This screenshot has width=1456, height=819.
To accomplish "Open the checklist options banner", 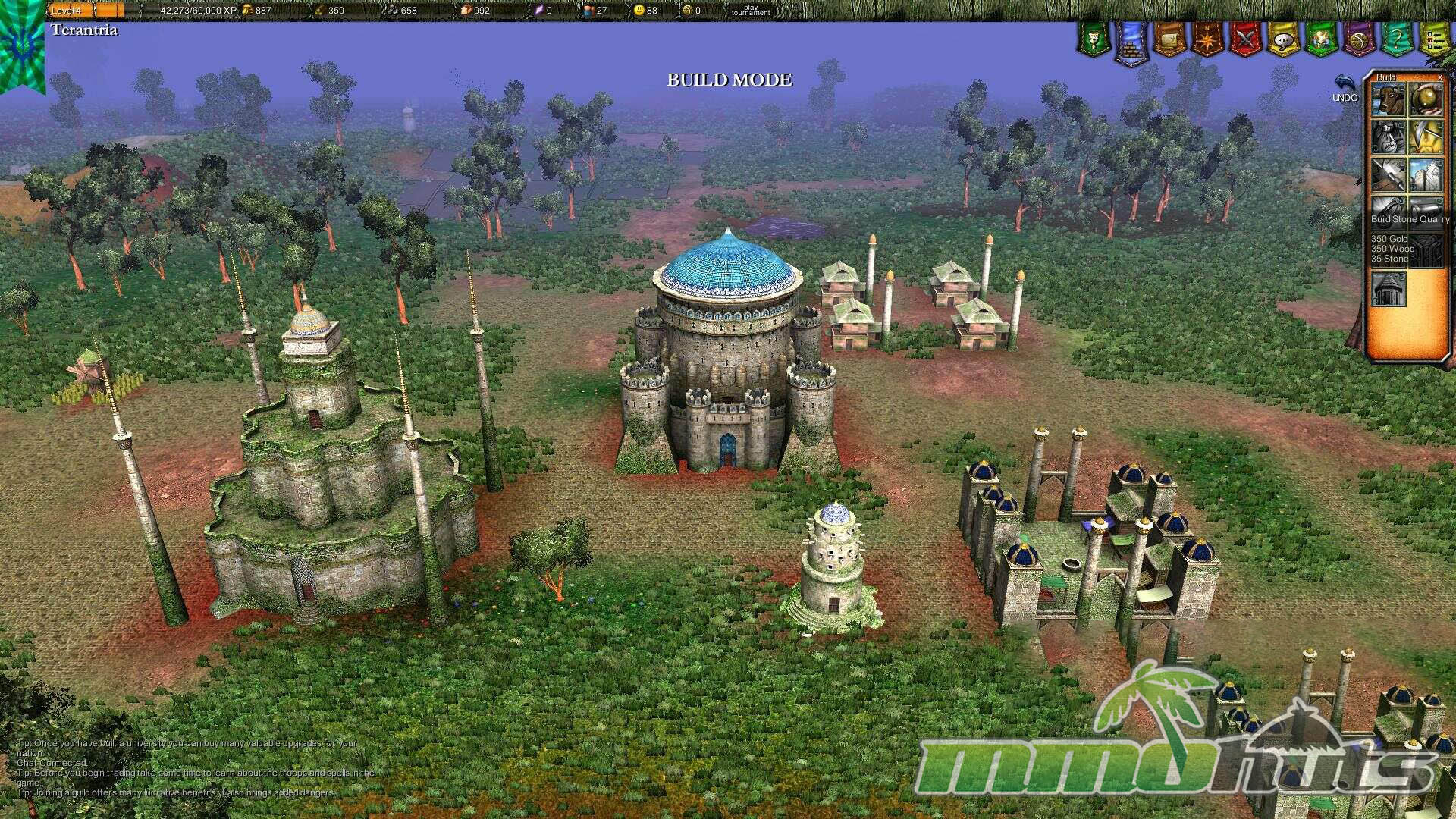I will pyautogui.click(x=1433, y=39).
